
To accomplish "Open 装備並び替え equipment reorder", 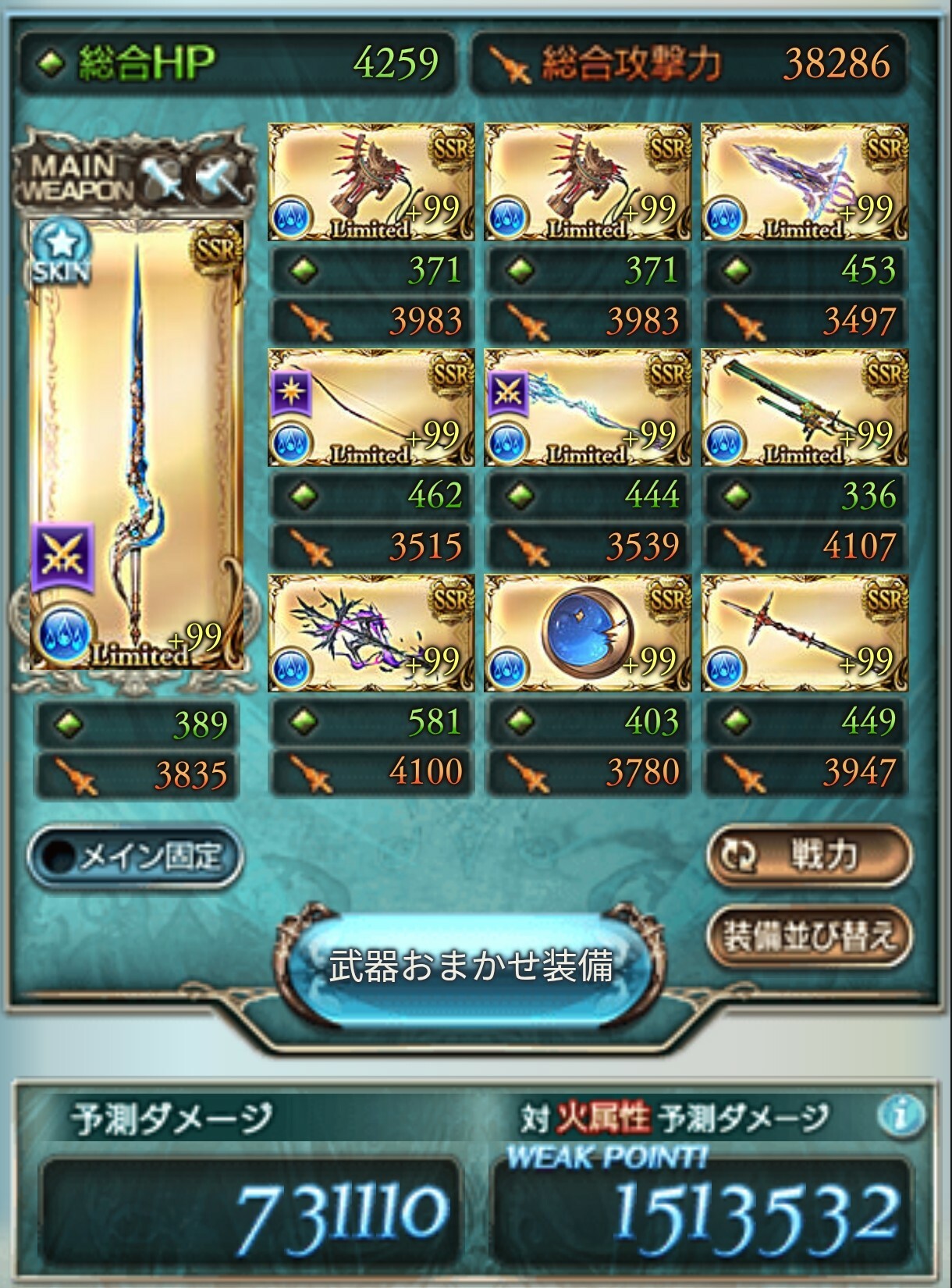I will pyautogui.click(x=808, y=934).
